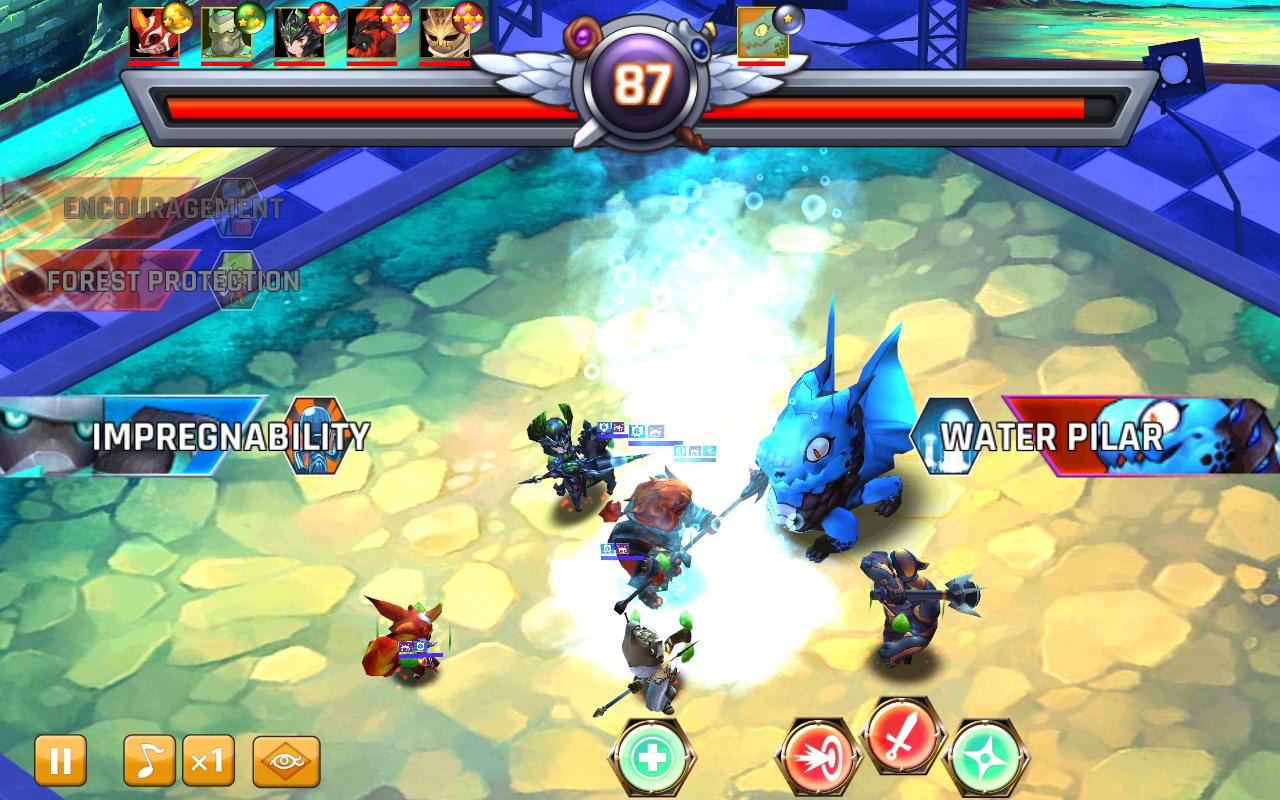Pause the battle
The height and width of the screenshot is (800, 1280).
[60, 761]
